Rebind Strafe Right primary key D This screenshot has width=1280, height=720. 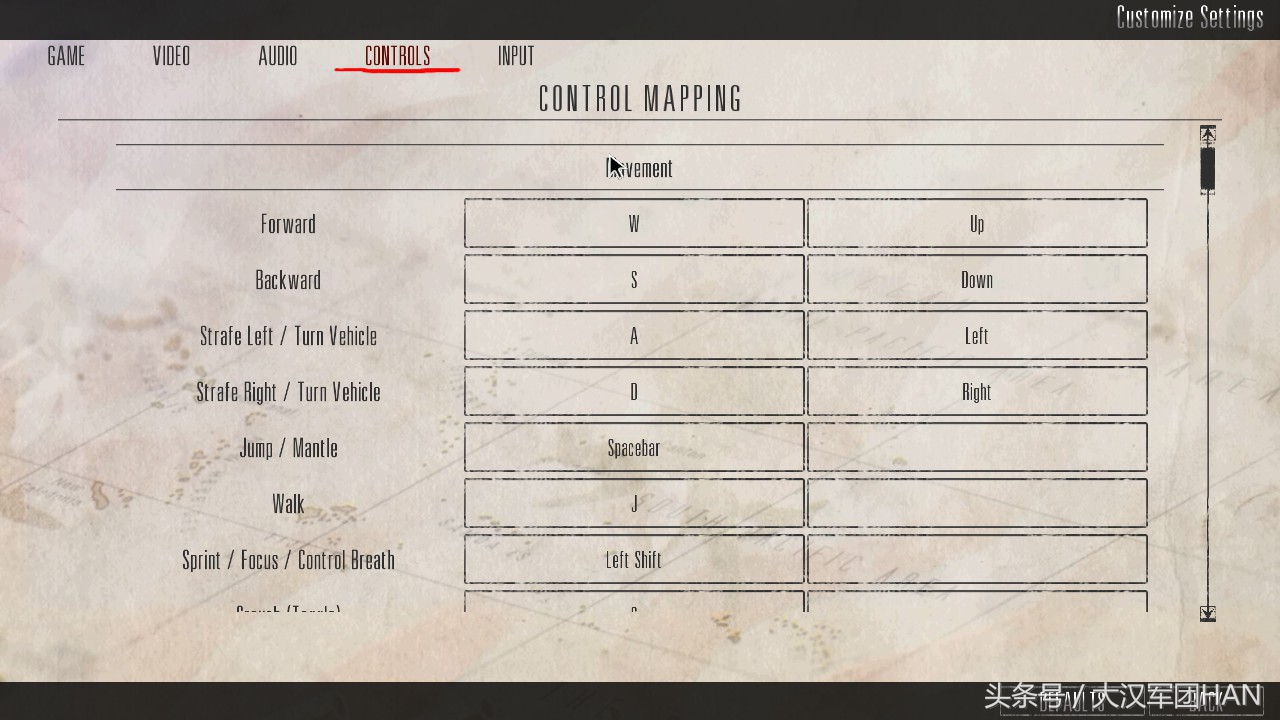[634, 391]
